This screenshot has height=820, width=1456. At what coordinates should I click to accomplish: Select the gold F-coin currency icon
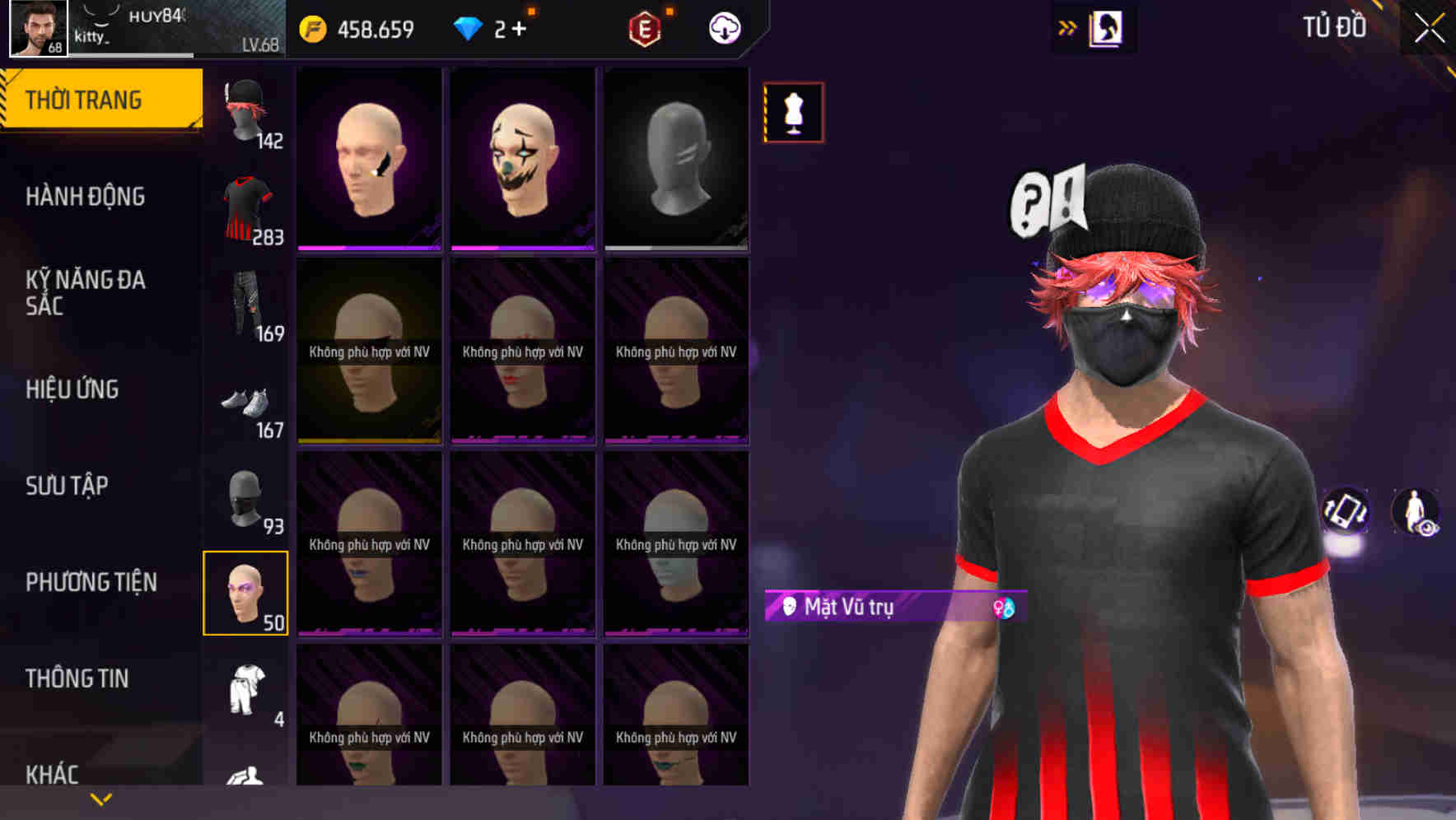313,27
